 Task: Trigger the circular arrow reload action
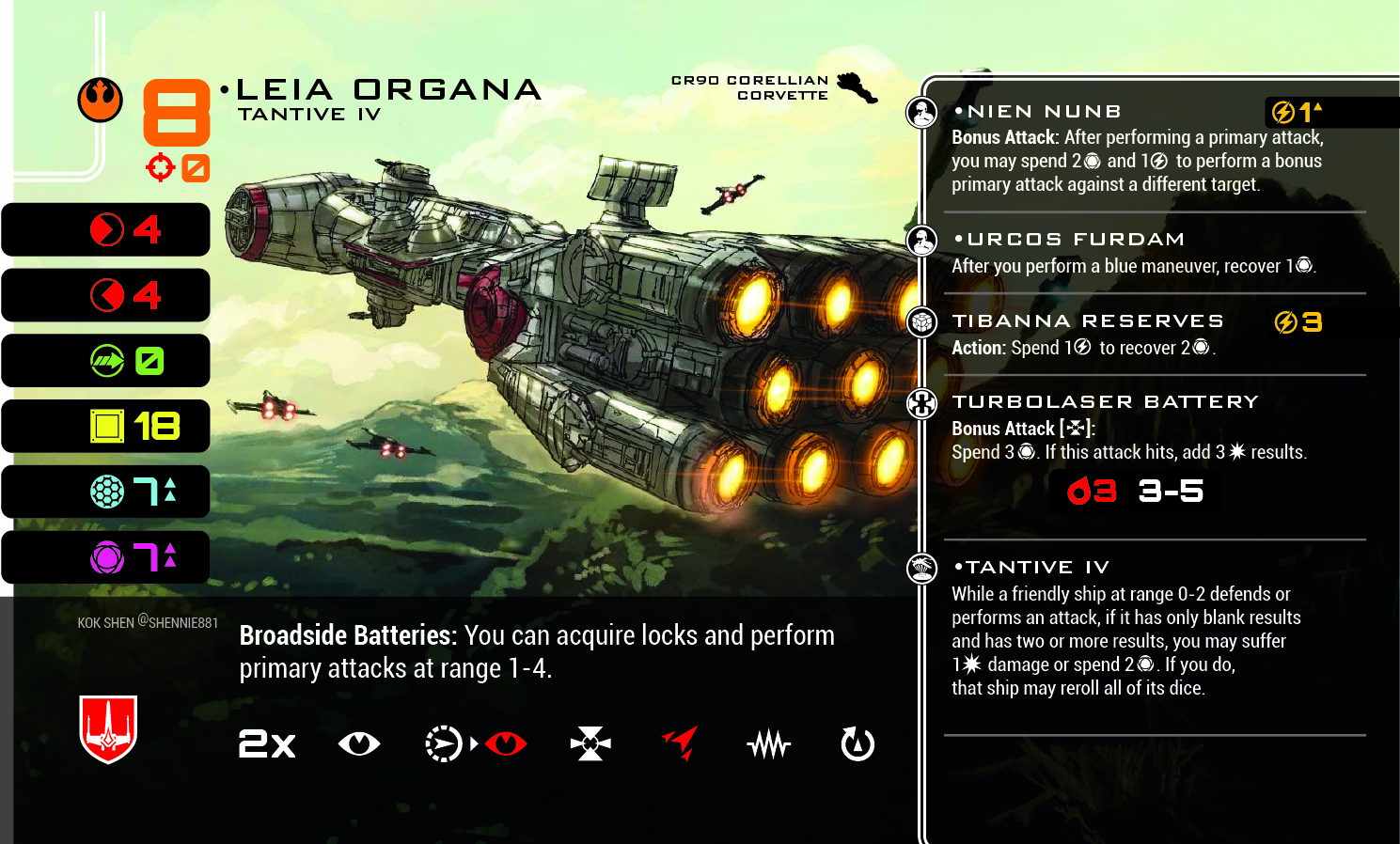pyautogui.click(x=857, y=744)
